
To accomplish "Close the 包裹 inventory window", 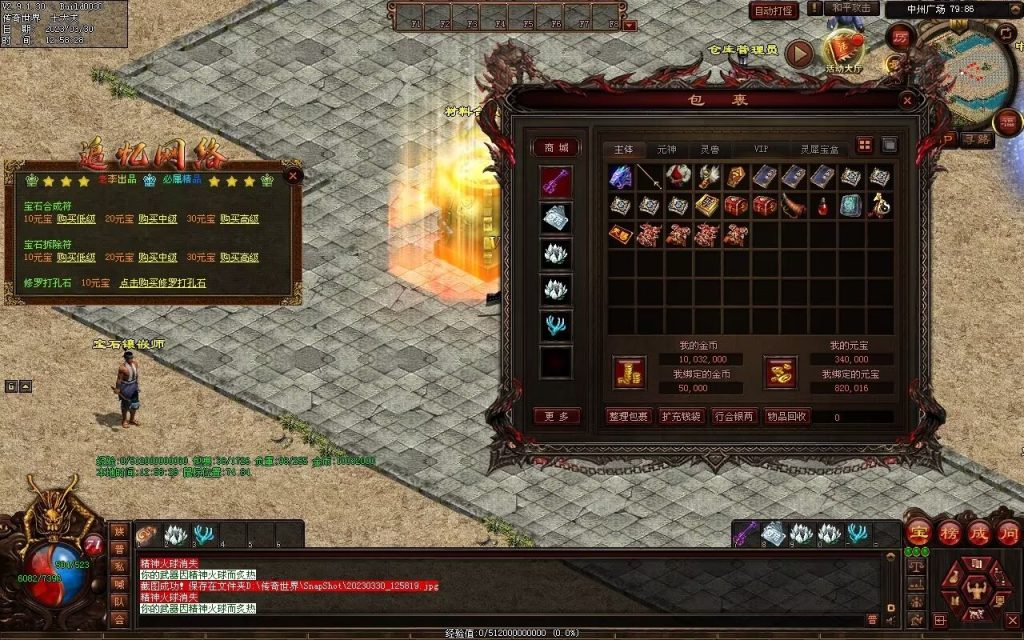I will pos(906,100).
